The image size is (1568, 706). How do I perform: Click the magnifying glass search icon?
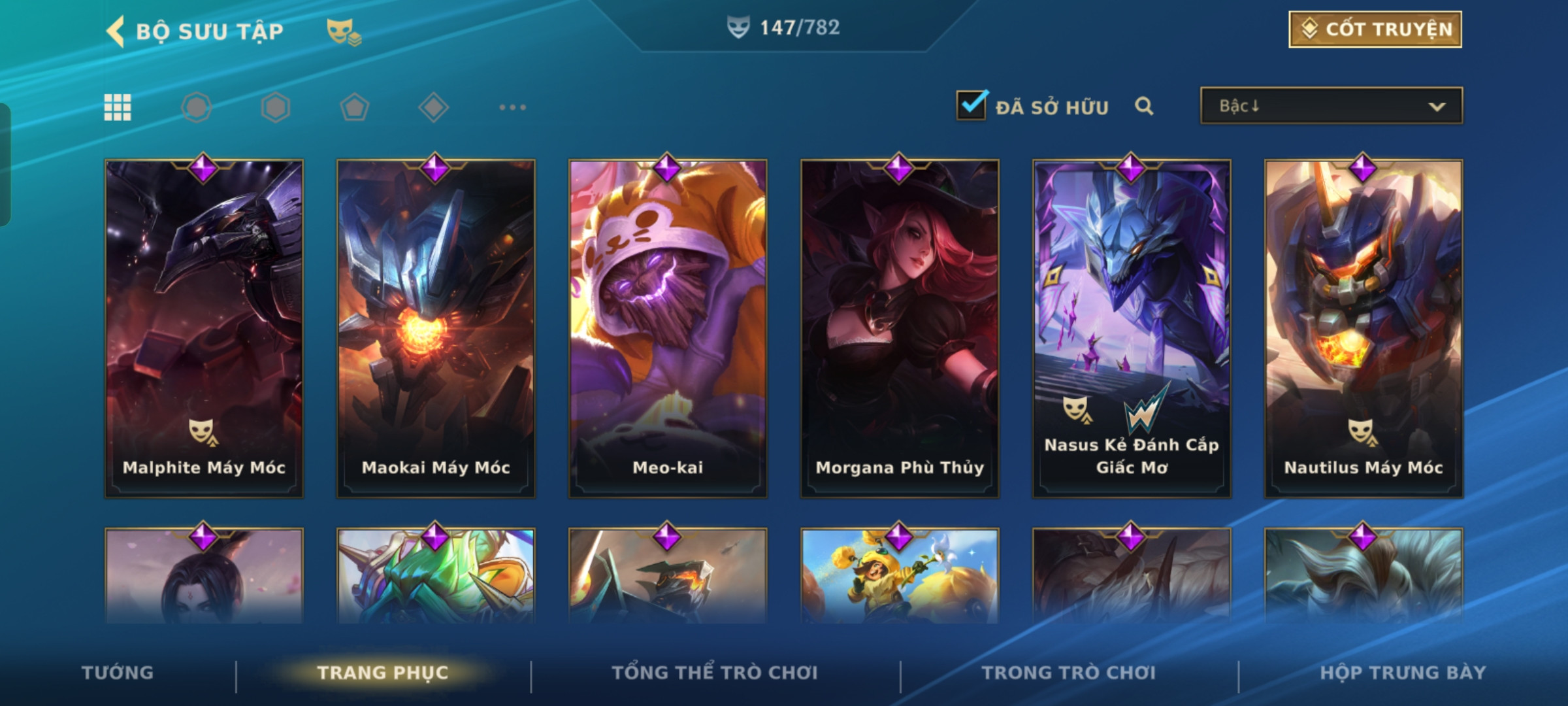point(1144,106)
